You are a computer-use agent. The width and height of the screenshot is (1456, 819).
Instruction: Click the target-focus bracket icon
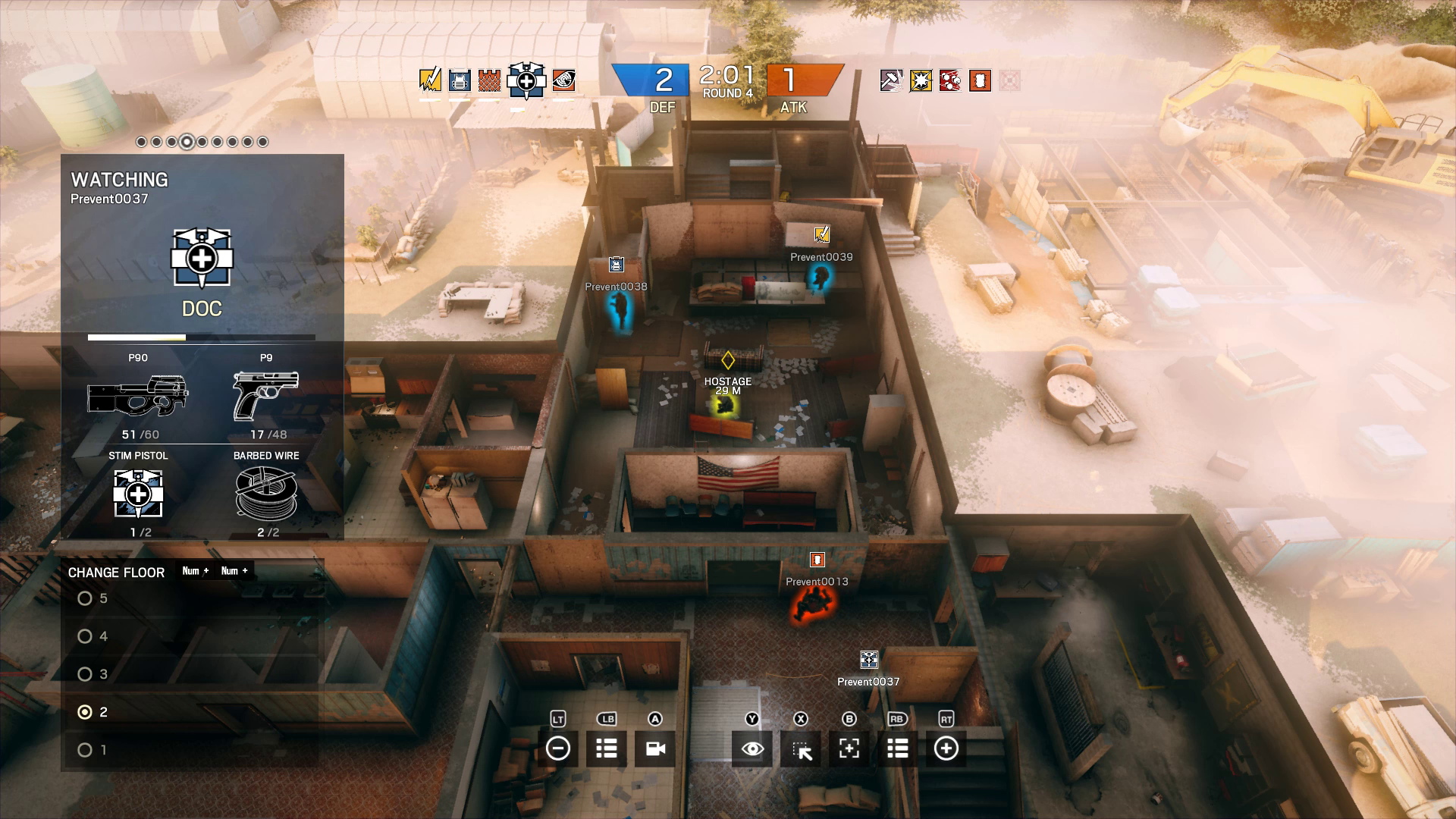849,748
